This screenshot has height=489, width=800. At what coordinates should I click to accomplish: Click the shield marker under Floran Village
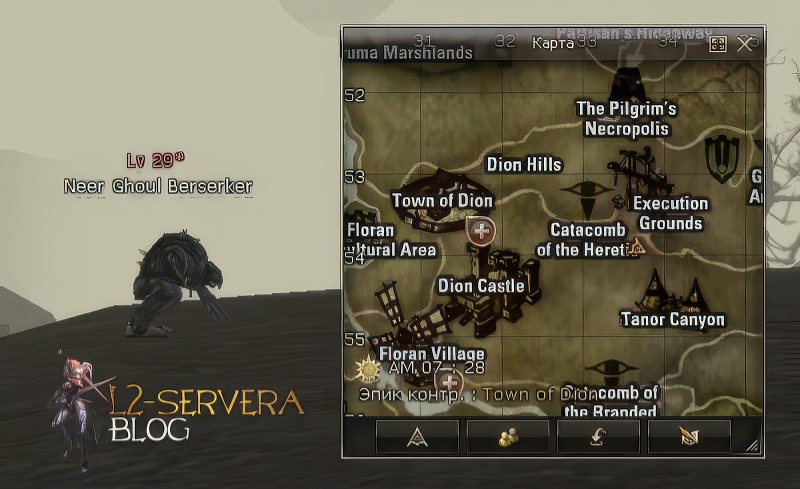450,381
